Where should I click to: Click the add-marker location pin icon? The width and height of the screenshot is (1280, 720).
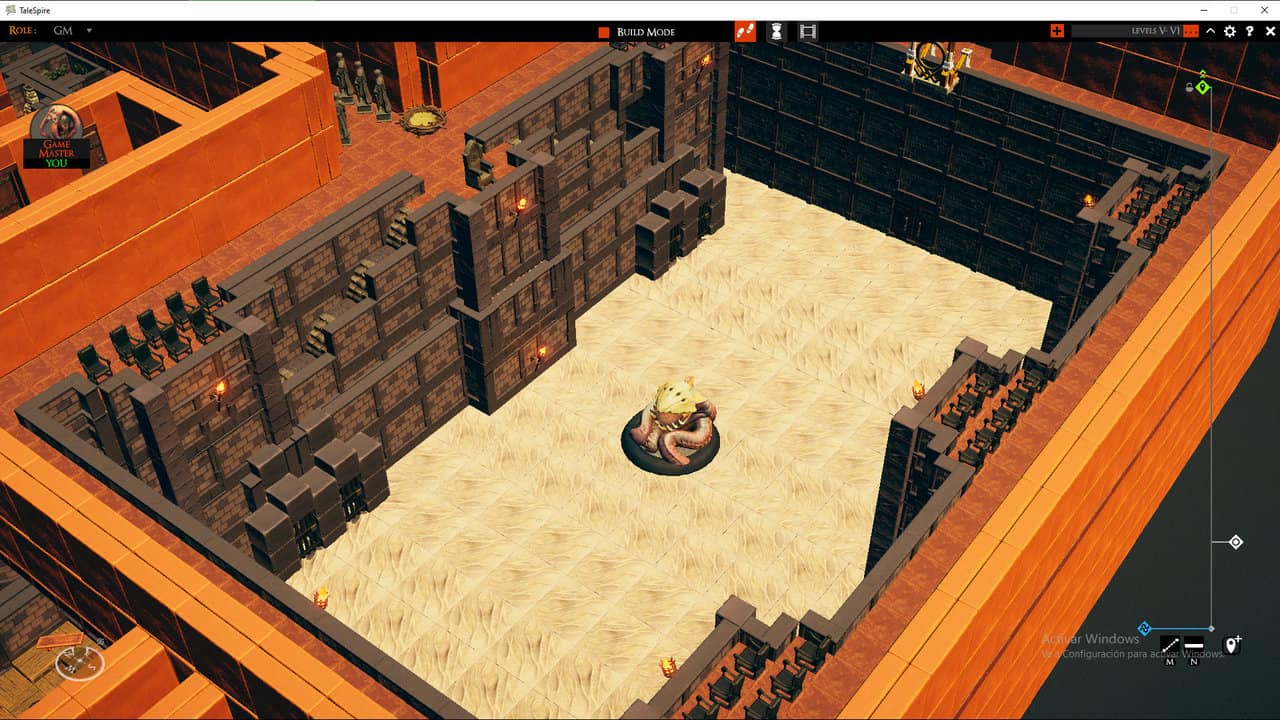click(x=1232, y=646)
